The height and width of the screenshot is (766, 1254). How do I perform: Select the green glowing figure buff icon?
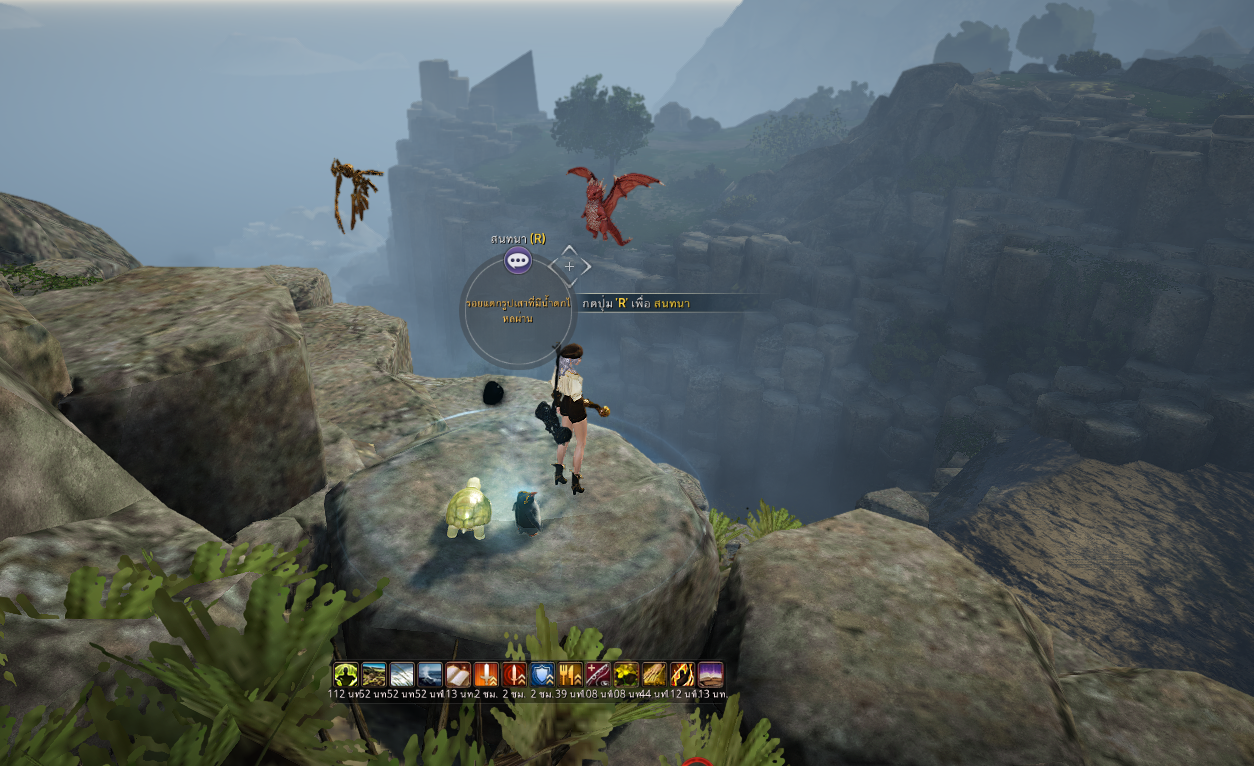point(346,674)
